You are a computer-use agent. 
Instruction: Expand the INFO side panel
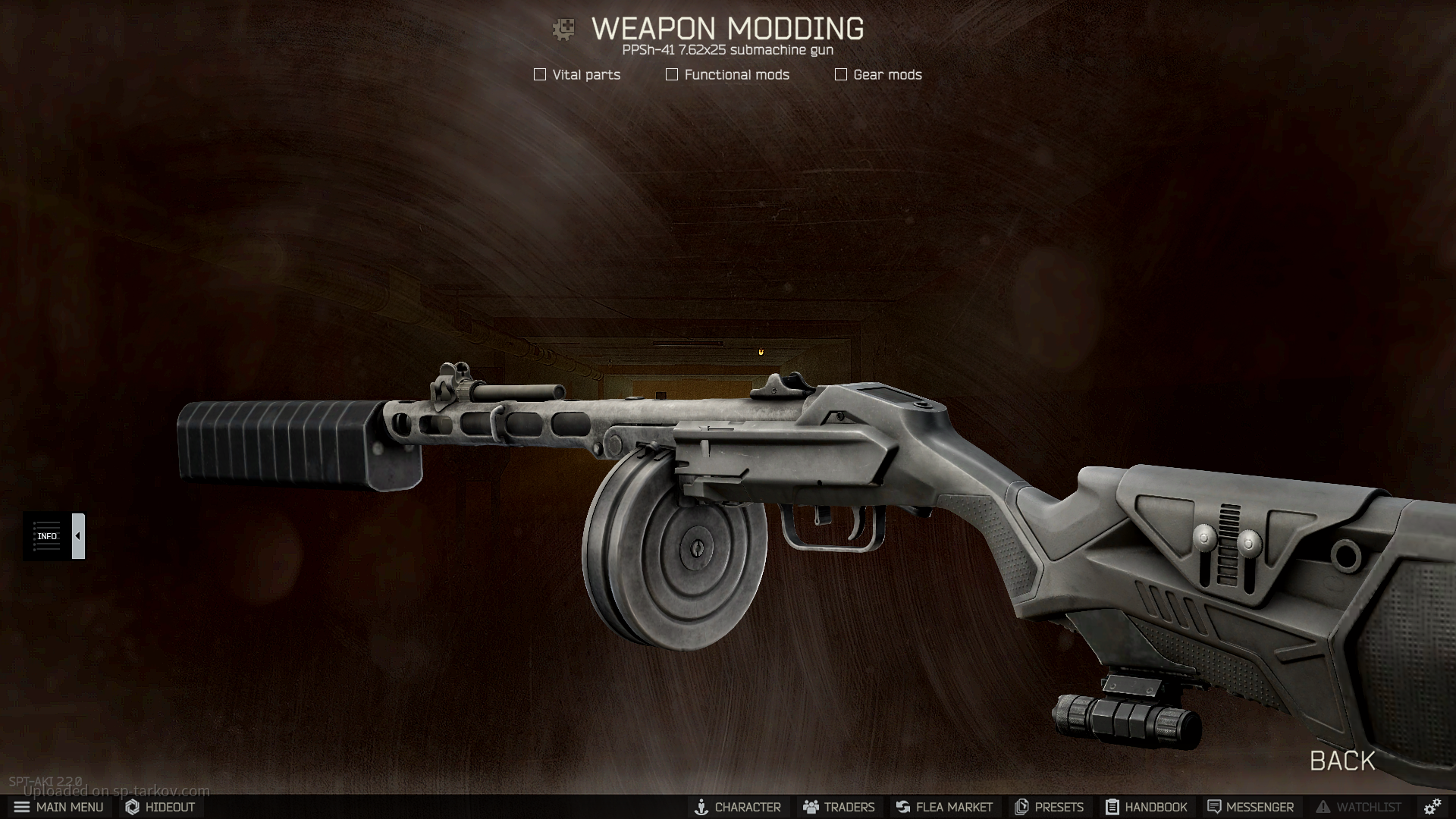pos(78,536)
